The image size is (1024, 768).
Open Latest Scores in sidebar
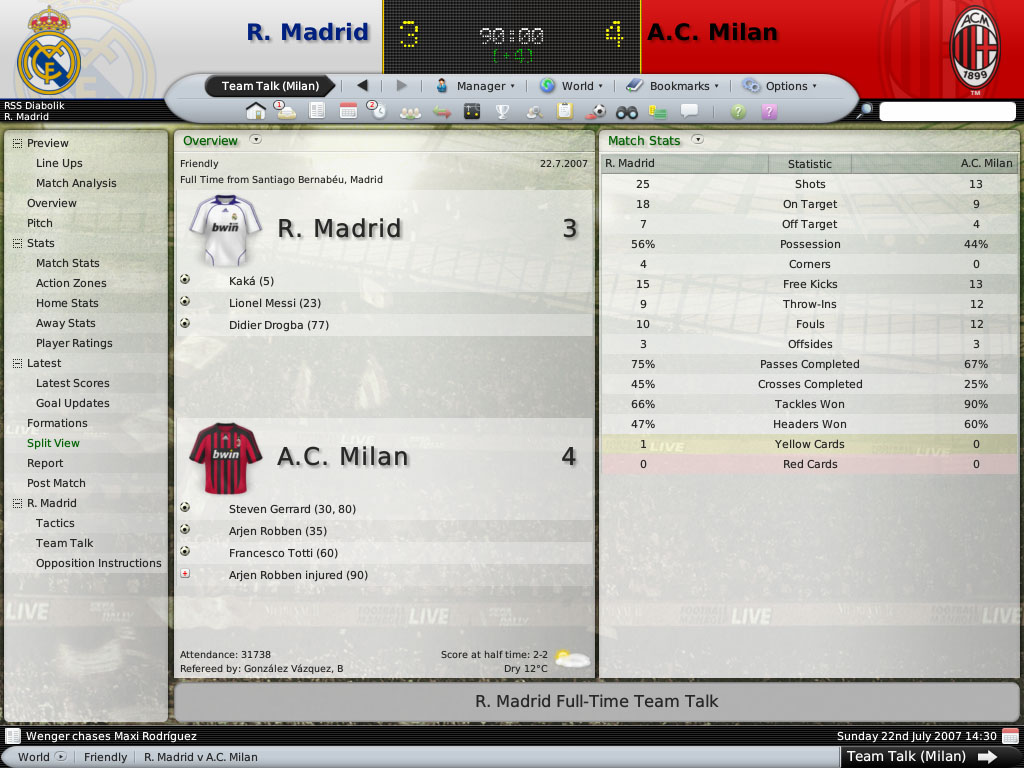(x=73, y=383)
